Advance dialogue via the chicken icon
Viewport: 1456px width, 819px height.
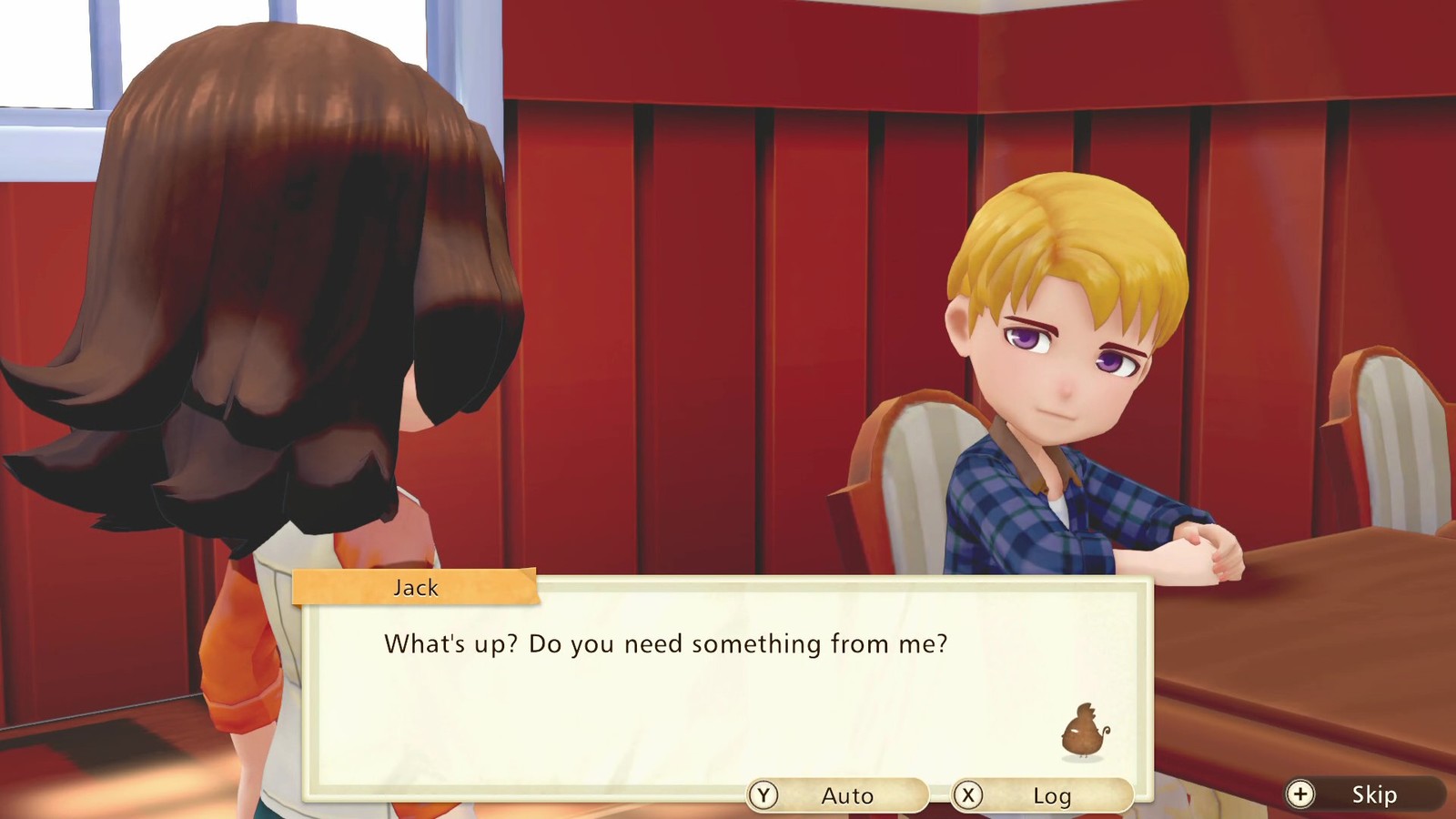pyautogui.click(x=1085, y=731)
